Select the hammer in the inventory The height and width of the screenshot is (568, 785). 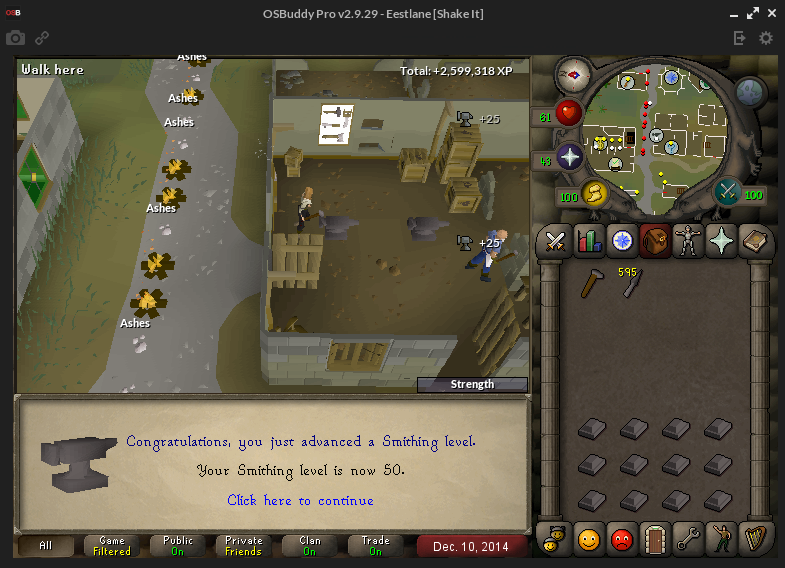591,284
